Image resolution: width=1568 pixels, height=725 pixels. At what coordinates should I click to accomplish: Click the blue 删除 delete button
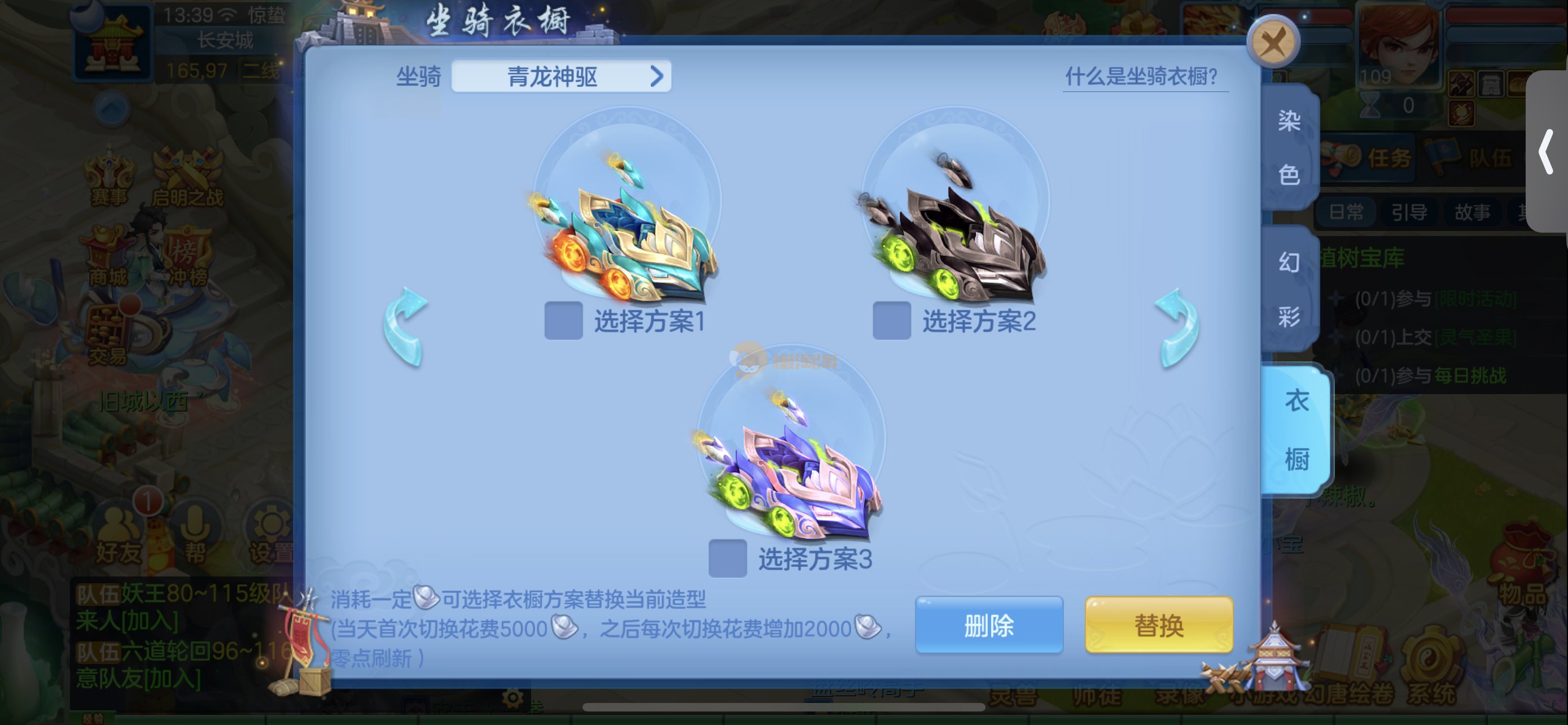[x=988, y=625]
